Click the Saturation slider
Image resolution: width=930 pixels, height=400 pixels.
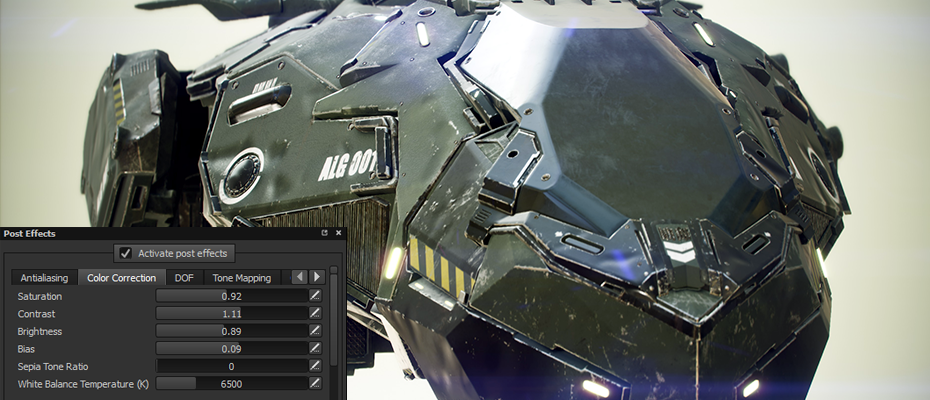(231, 296)
